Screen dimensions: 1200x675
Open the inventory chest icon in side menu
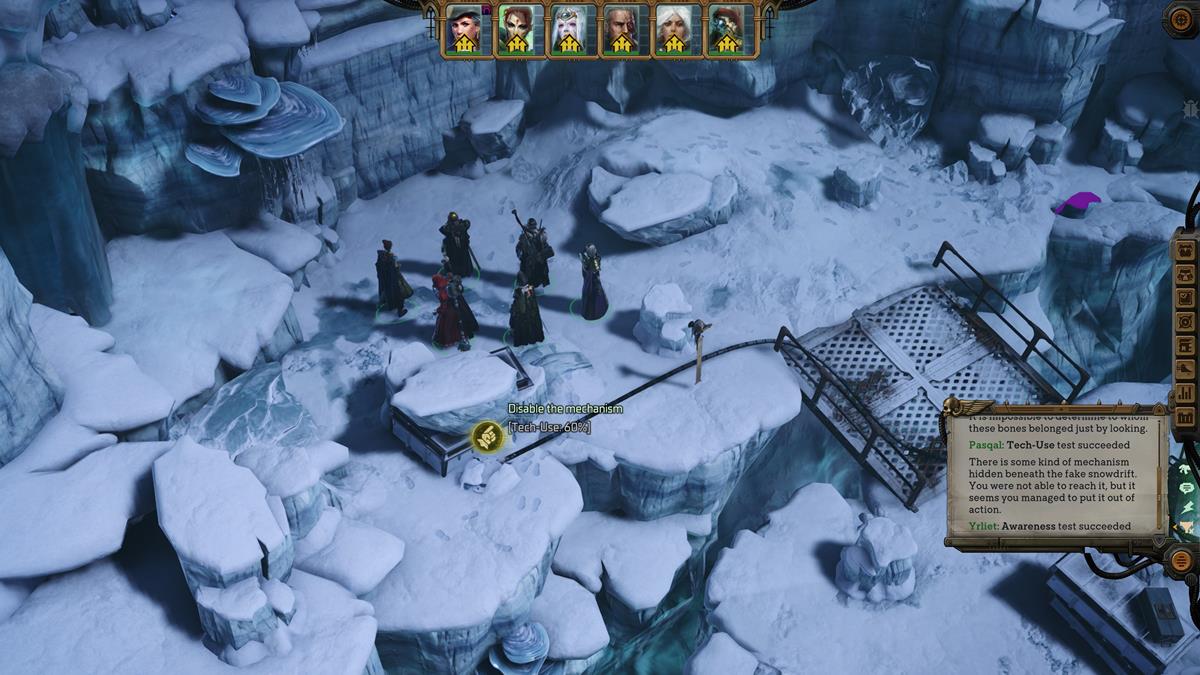click(x=1187, y=248)
